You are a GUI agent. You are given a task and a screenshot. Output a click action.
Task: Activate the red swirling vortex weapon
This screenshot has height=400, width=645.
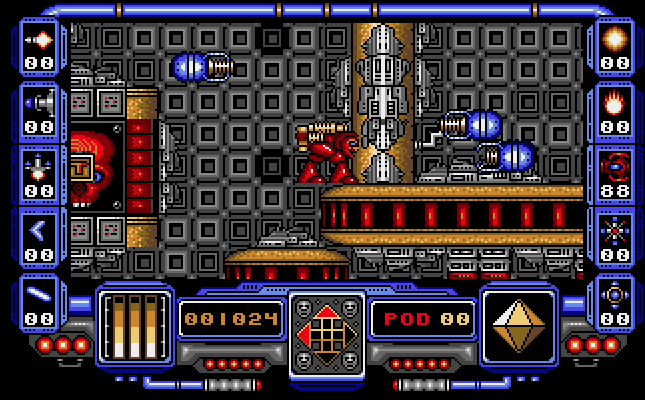pyautogui.click(x=615, y=165)
